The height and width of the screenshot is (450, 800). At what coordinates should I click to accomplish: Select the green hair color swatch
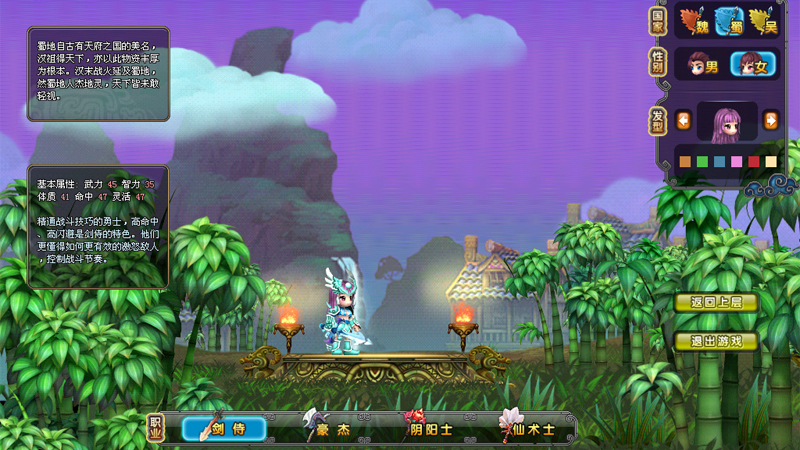[x=702, y=161]
